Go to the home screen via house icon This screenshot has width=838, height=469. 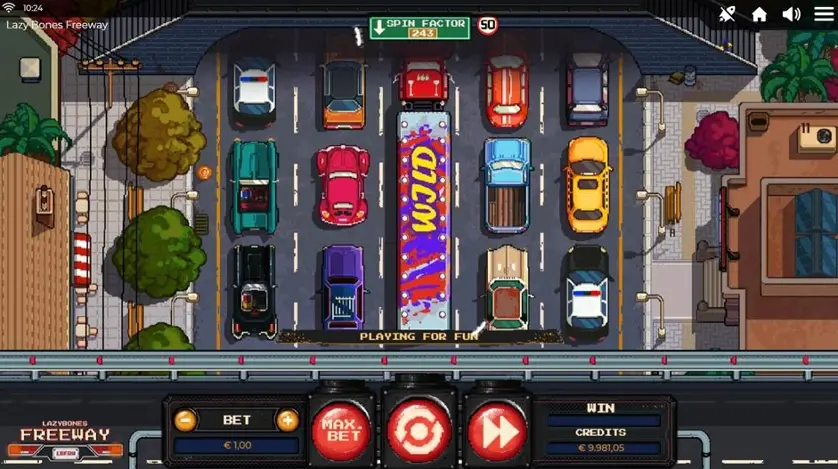tap(759, 14)
